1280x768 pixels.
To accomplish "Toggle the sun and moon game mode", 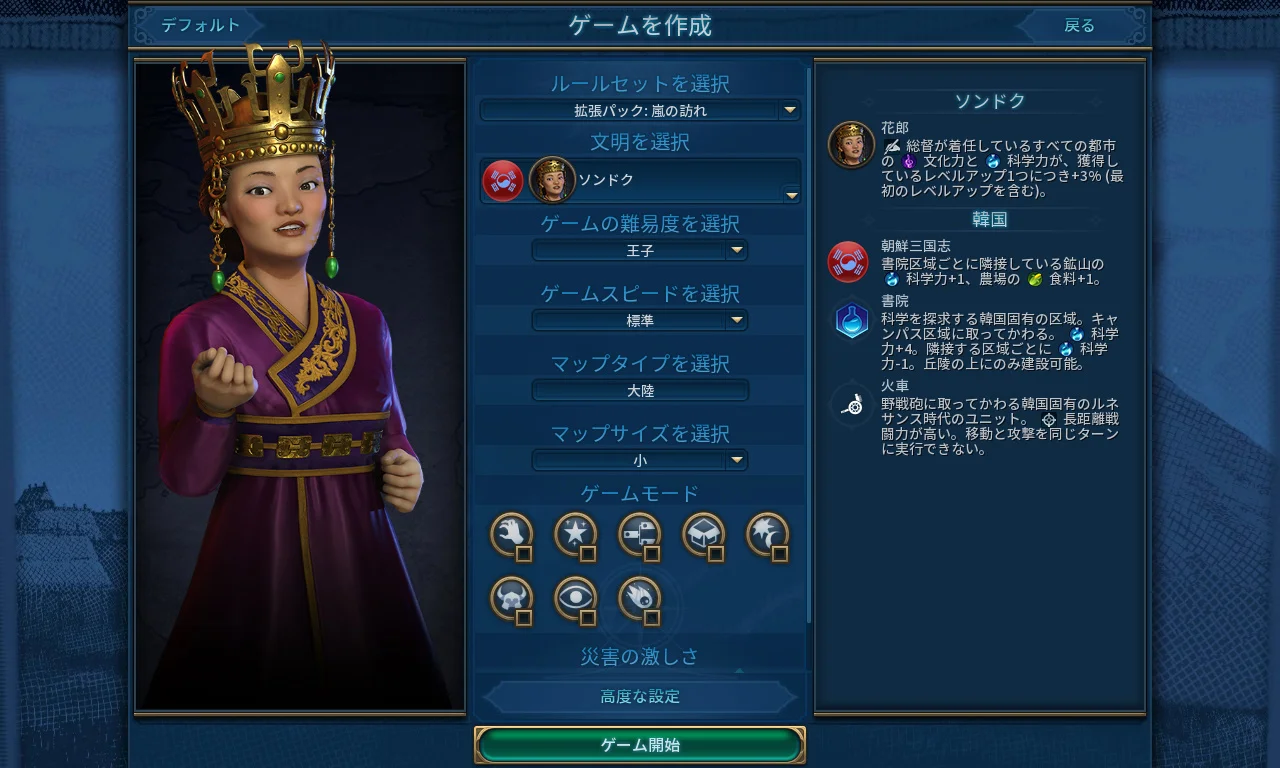I will (x=768, y=535).
